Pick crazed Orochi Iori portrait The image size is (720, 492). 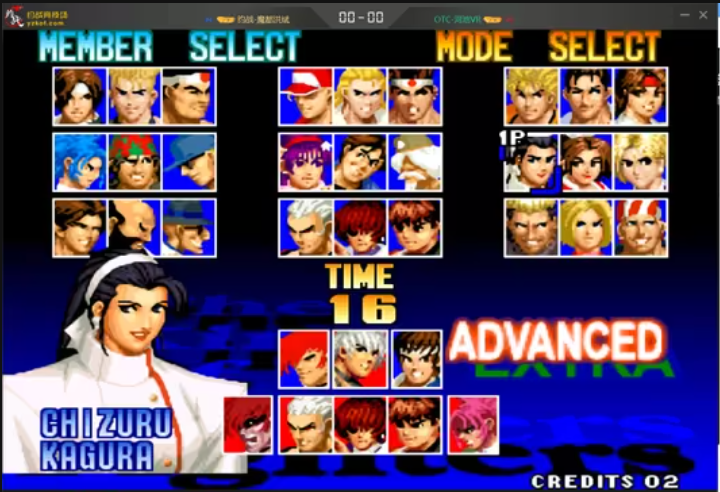[x=247, y=425]
